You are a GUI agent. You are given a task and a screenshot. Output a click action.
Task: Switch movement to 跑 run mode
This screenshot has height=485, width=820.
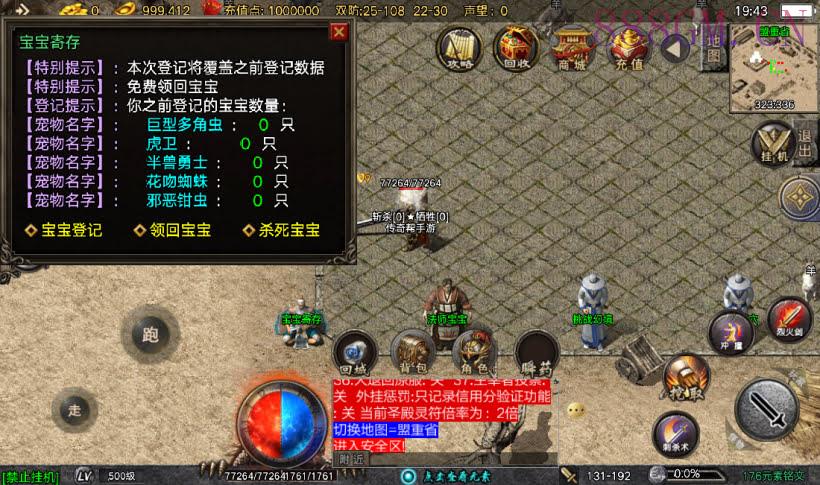click(151, 335)
